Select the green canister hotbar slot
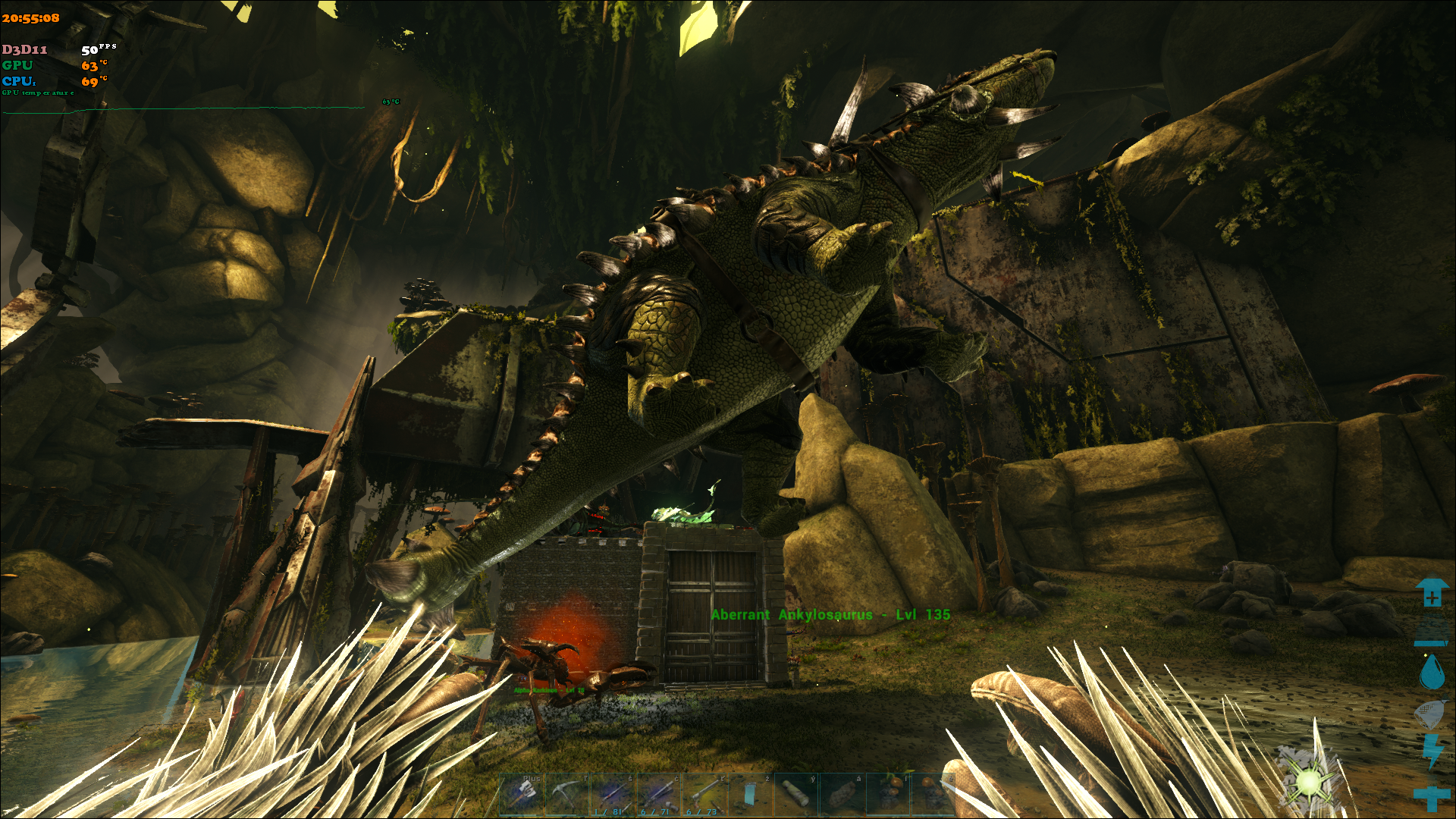The width and height of the screenshot is (1456, 819). click(795, 794)
